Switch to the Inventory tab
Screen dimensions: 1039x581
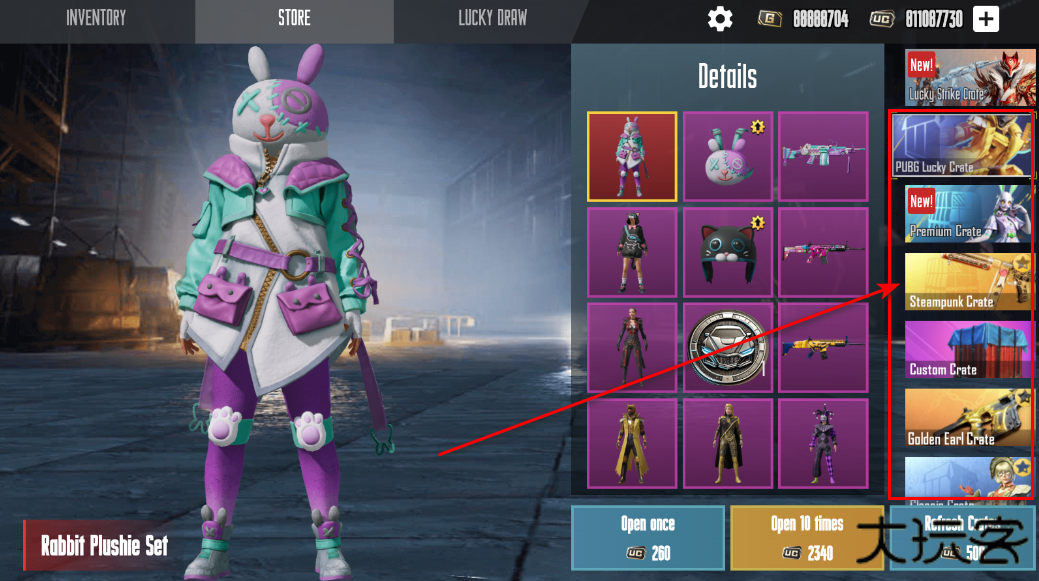[x=96, y=18]
